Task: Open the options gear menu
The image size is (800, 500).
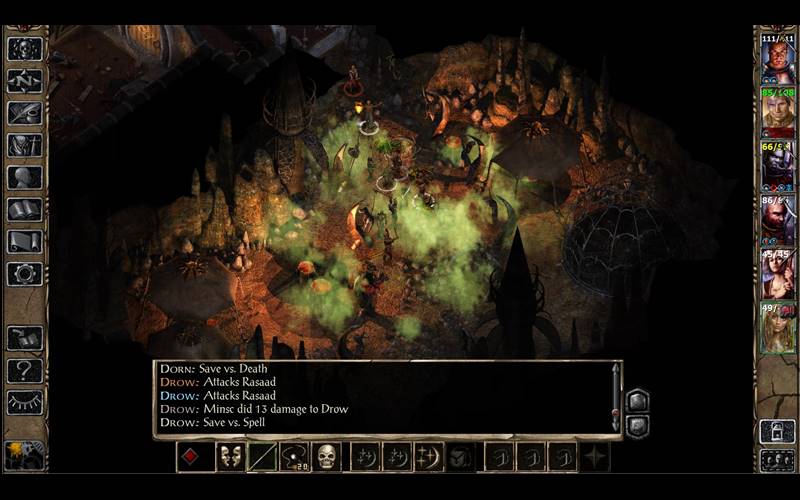Action: 25,274
